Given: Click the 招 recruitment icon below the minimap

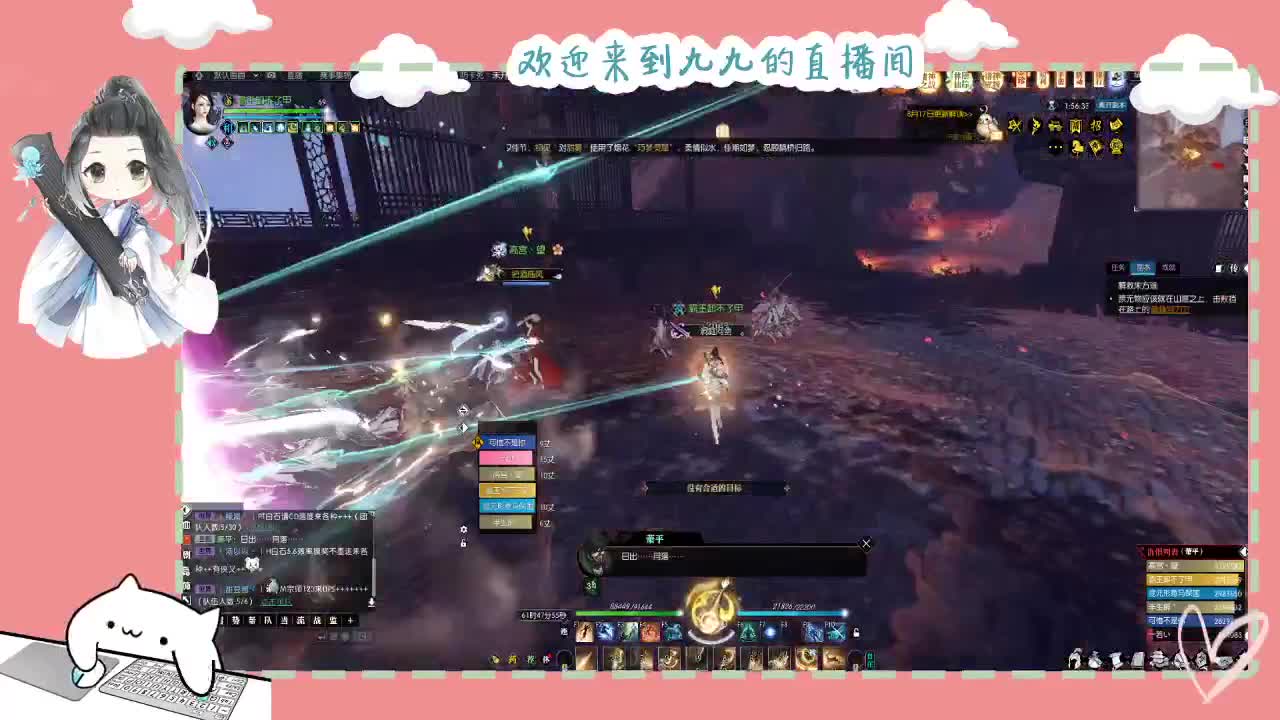Looking at the screenshot, I should [x=1095, y=125].
